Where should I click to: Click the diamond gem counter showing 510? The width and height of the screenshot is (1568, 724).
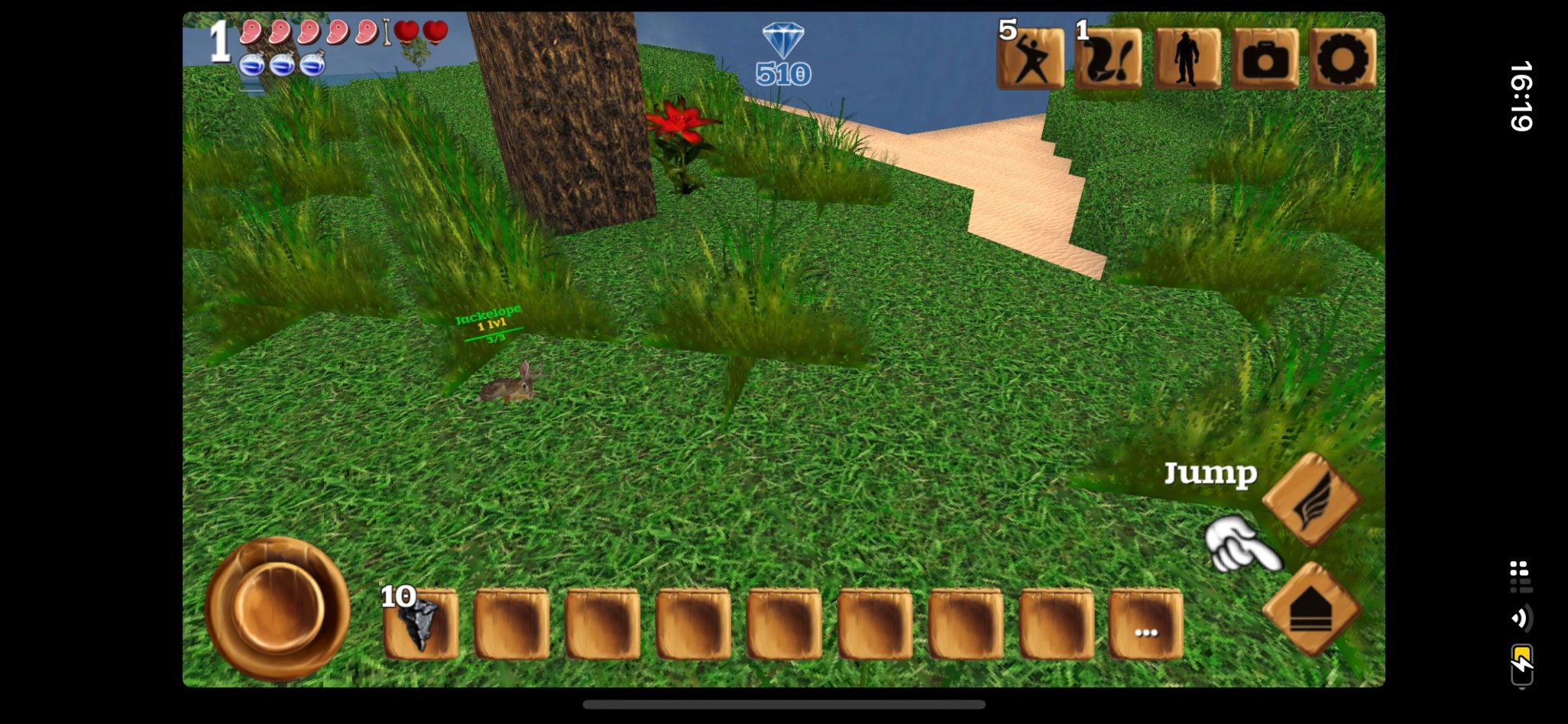tap(782, 54)
